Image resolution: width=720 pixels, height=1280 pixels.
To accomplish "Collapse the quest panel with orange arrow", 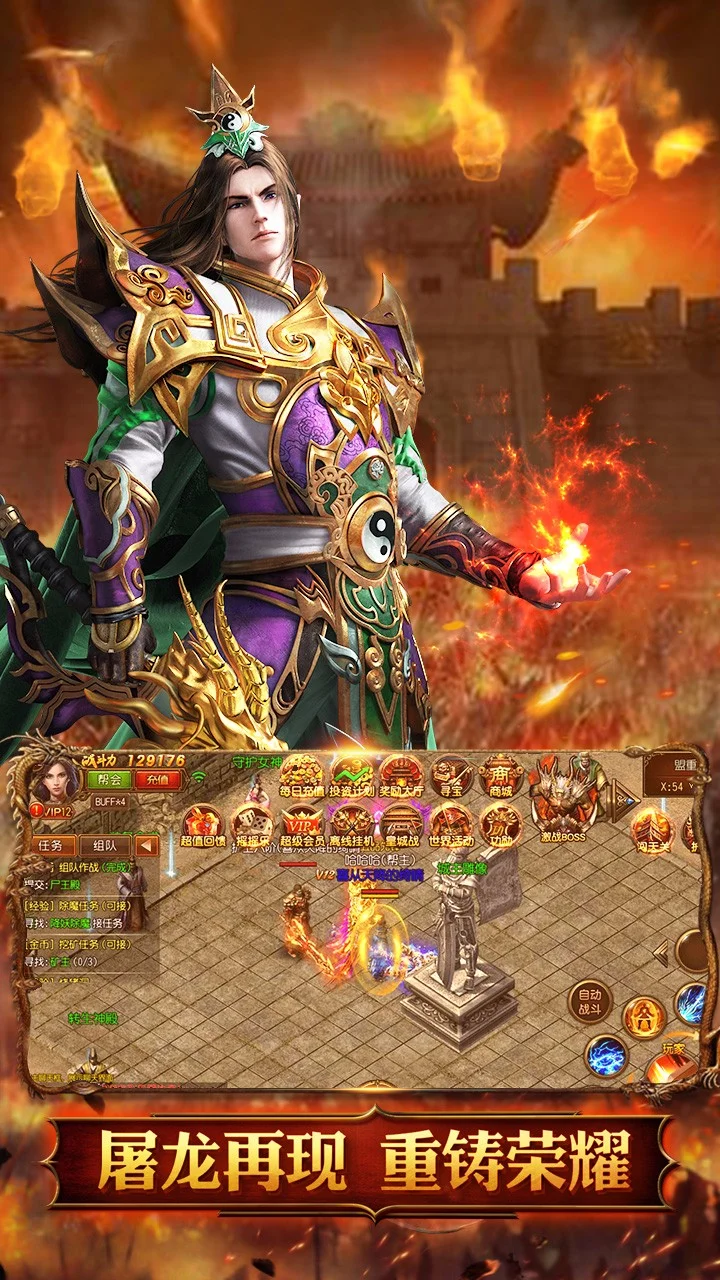I will point(147,846).
